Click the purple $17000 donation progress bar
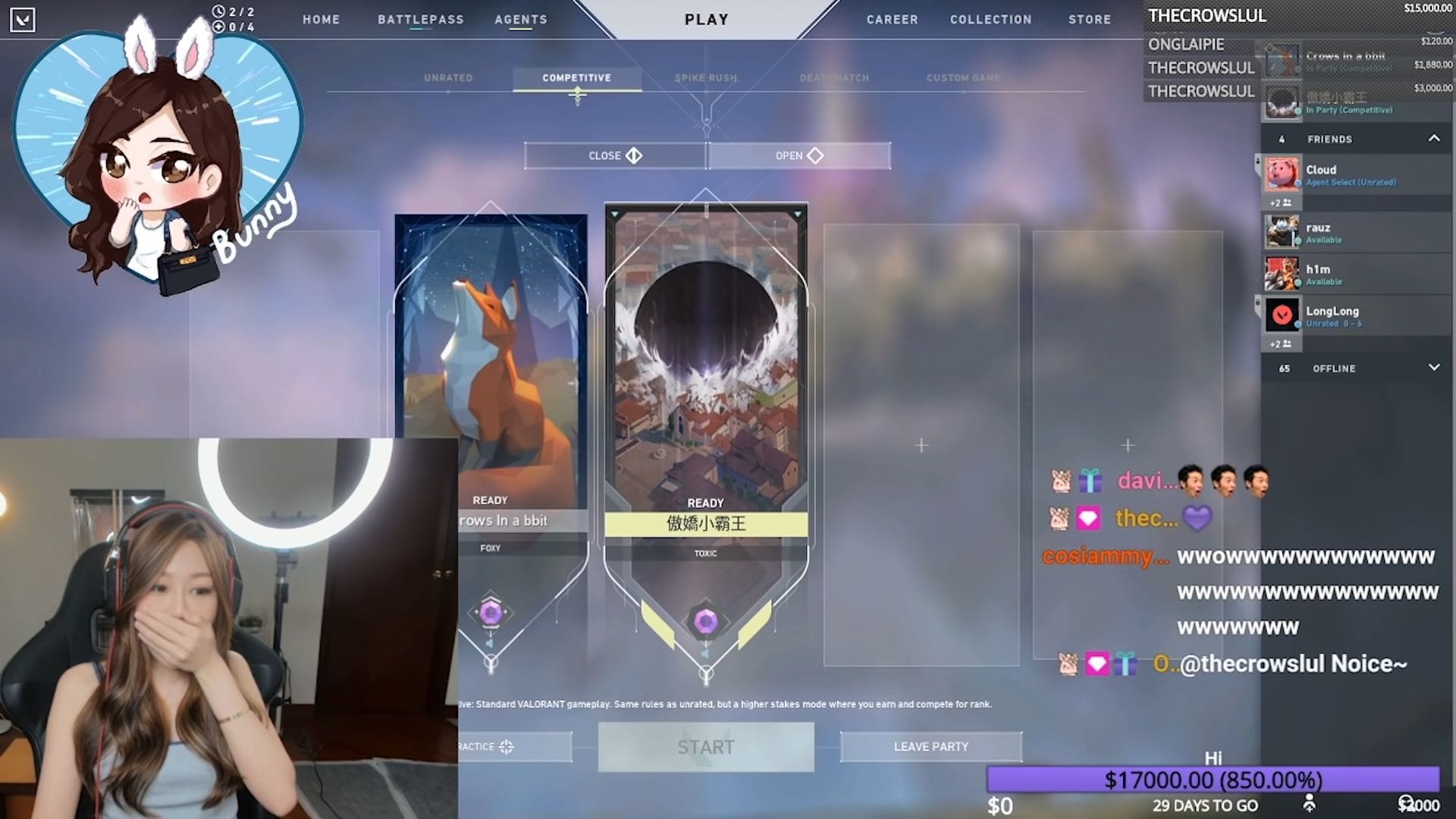 coord(1213,777)
